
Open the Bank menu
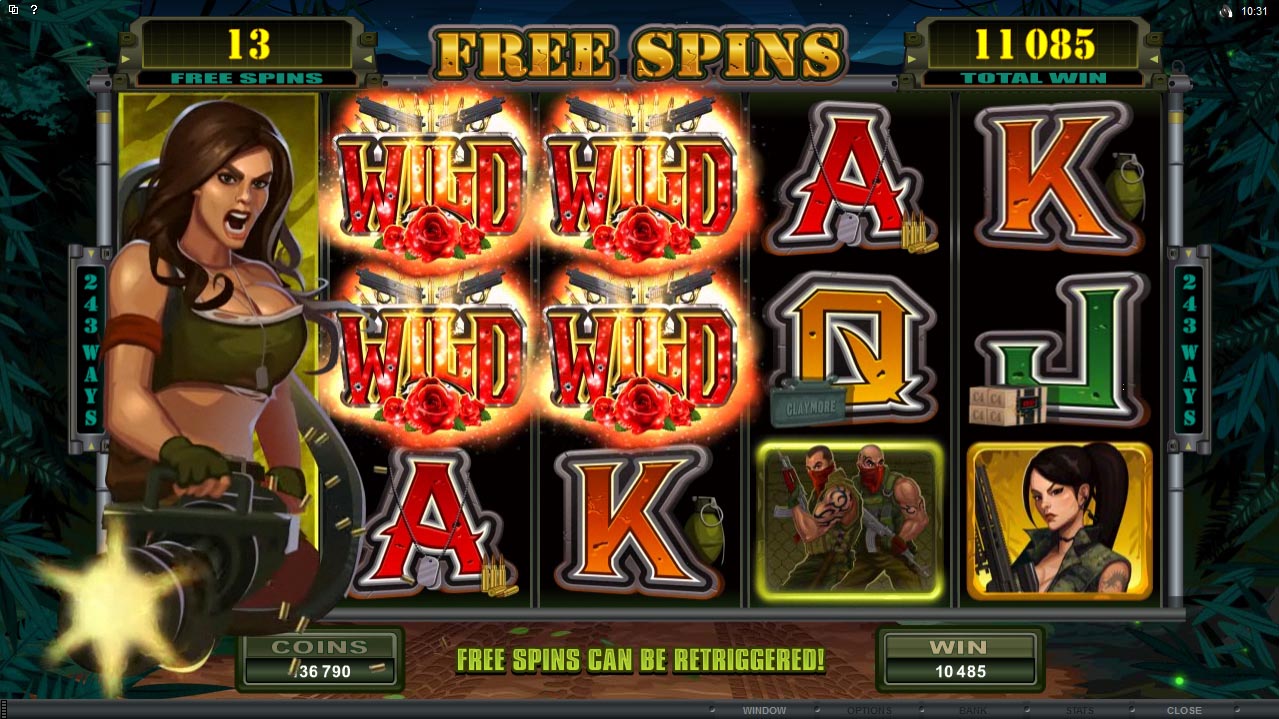click(x=974, y=710)
